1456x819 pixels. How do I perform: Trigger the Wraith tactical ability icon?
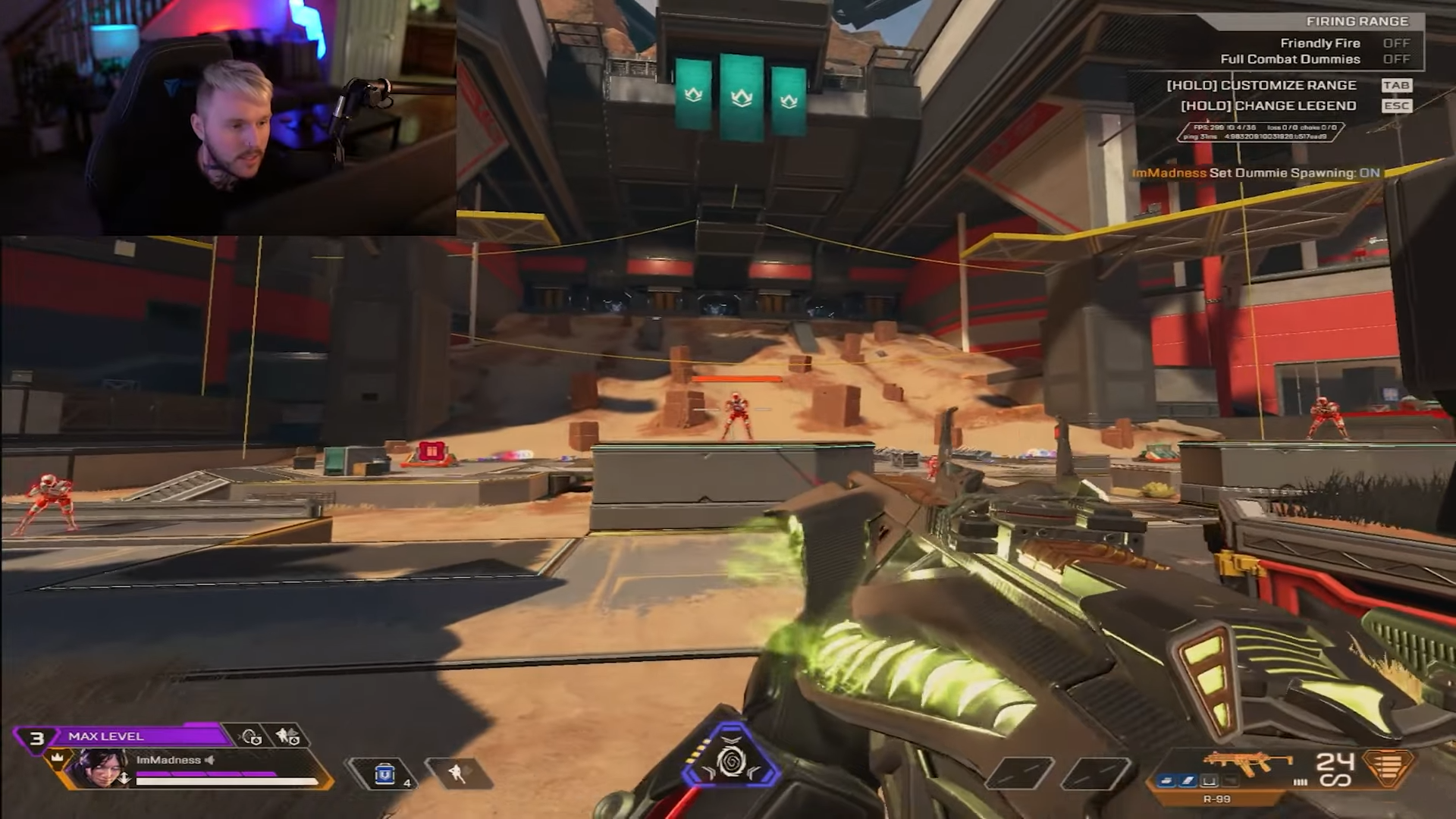click(457, 773)
